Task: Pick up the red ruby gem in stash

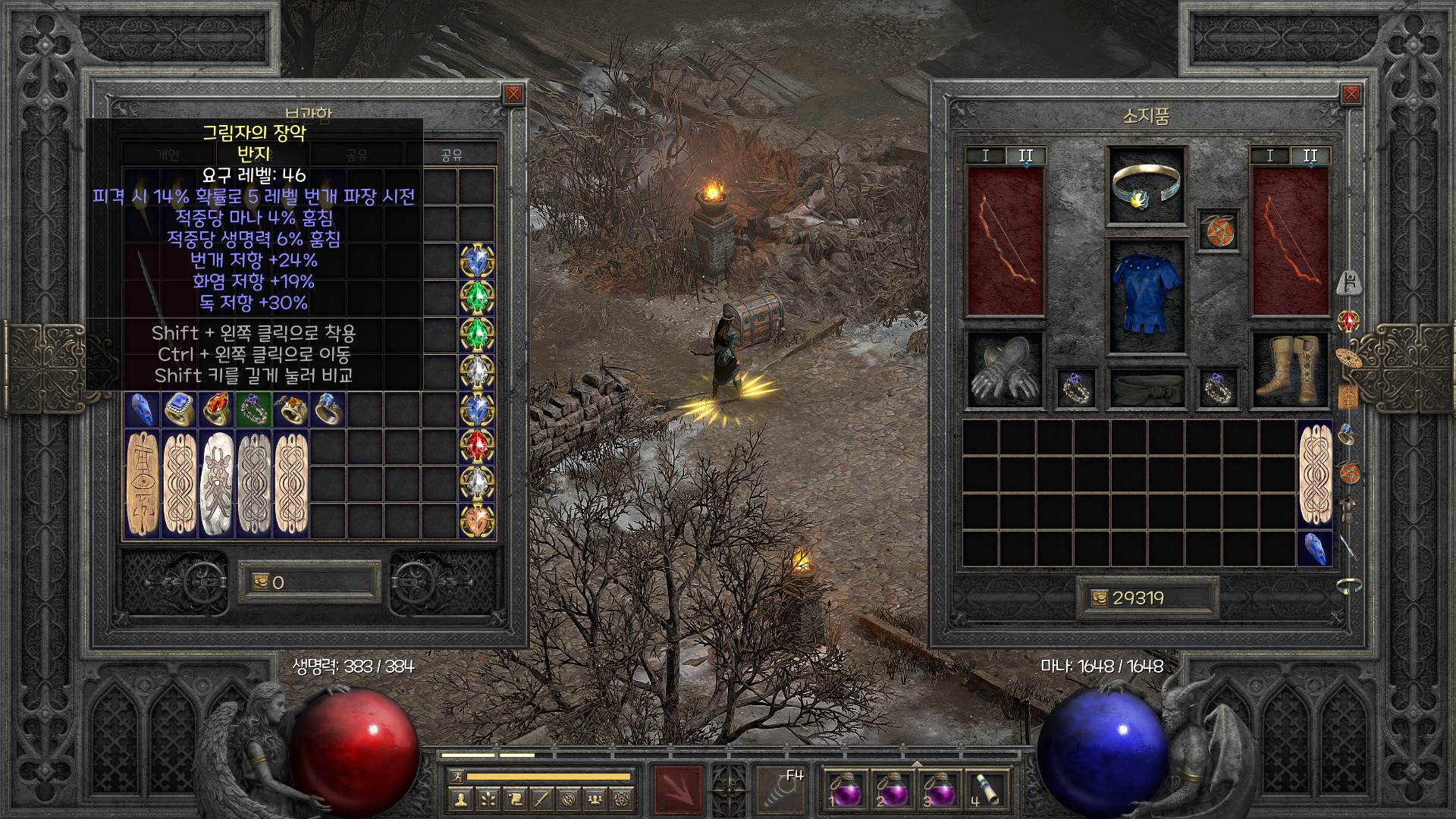Action: click(477, 446)
